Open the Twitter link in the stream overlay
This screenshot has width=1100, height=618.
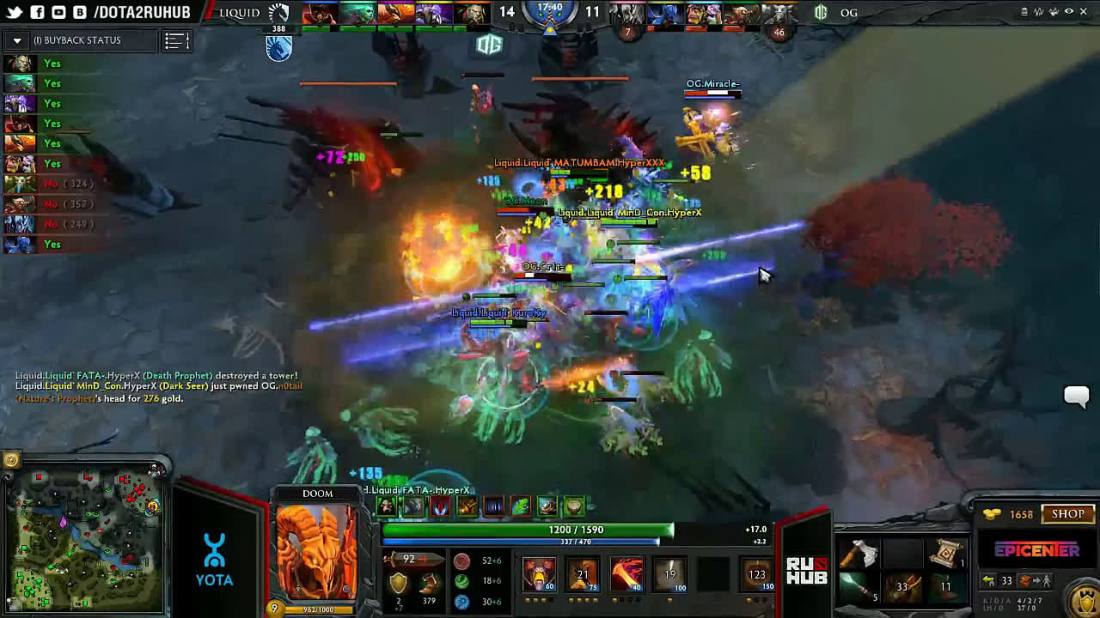[x=12, y=12]
